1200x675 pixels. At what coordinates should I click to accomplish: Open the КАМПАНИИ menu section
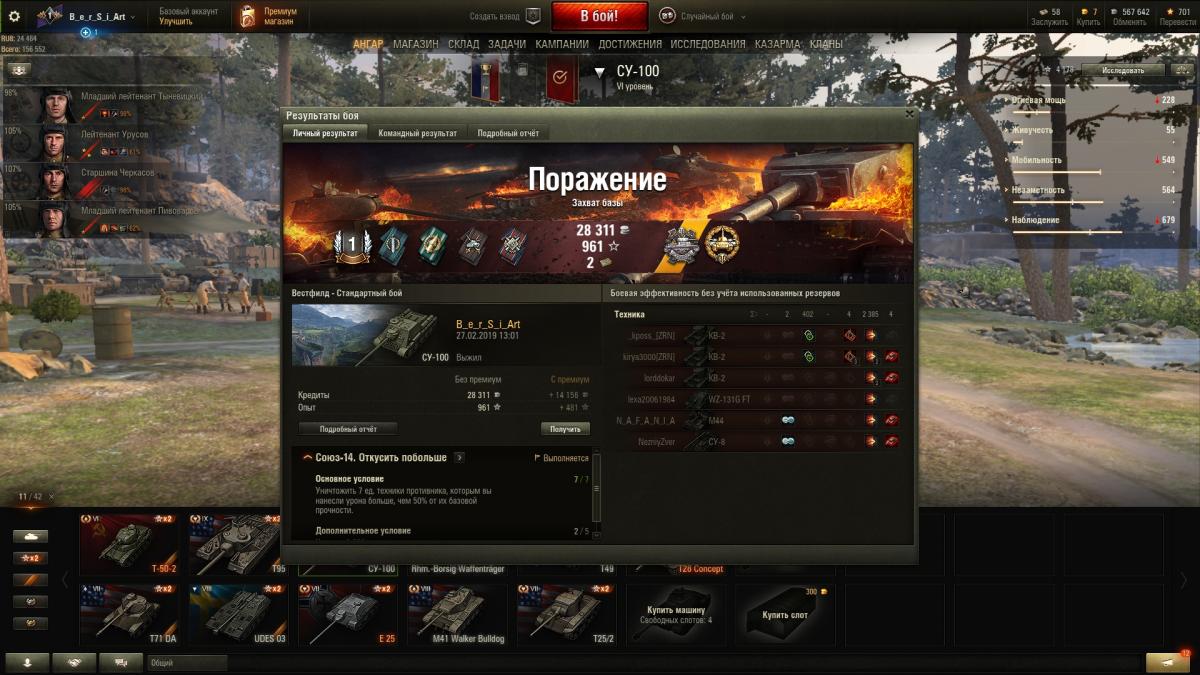click(561, 45)
